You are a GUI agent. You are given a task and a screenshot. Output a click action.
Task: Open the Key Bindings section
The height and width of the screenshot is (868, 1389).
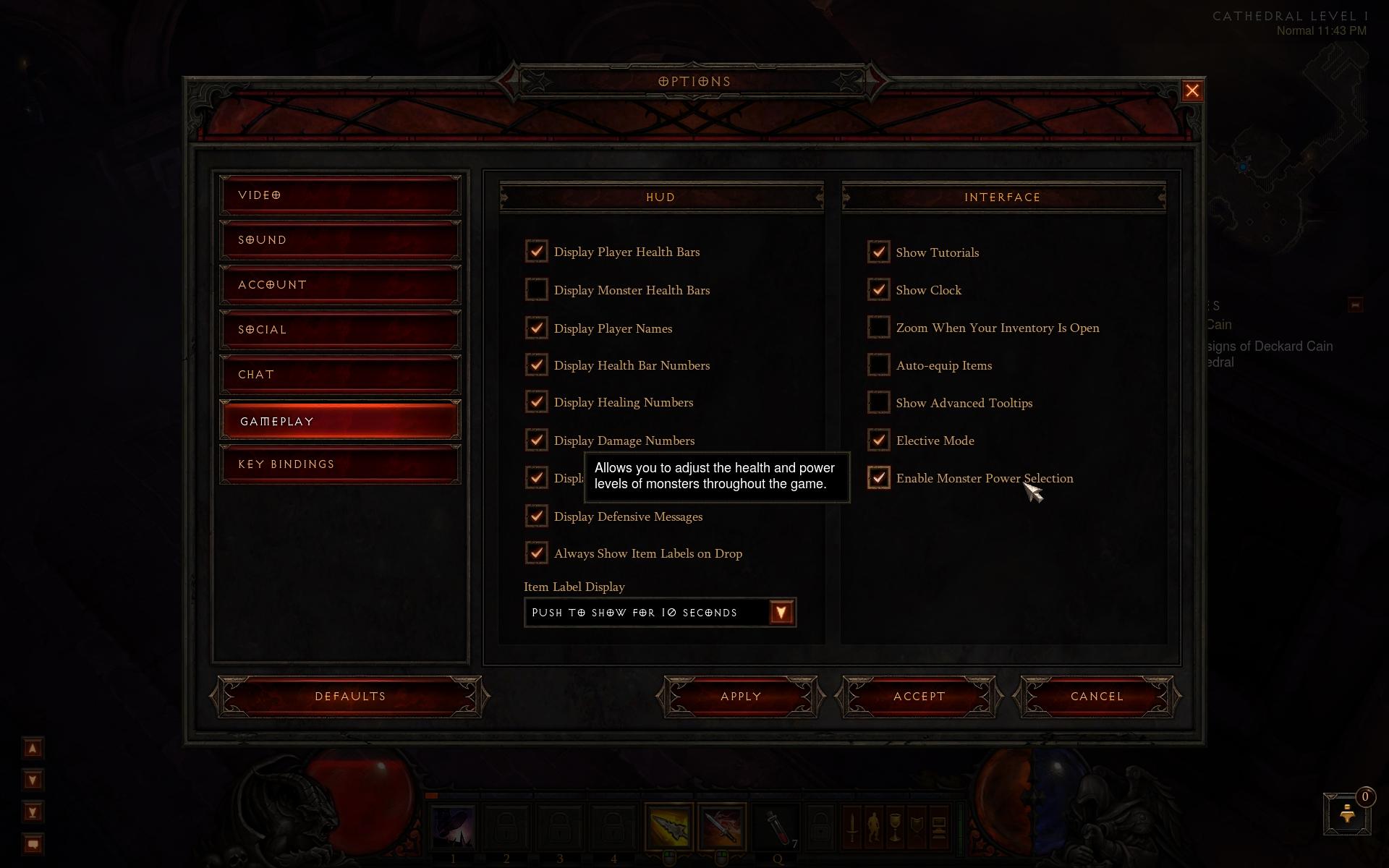pyautogui.click(x=340, y=464)
